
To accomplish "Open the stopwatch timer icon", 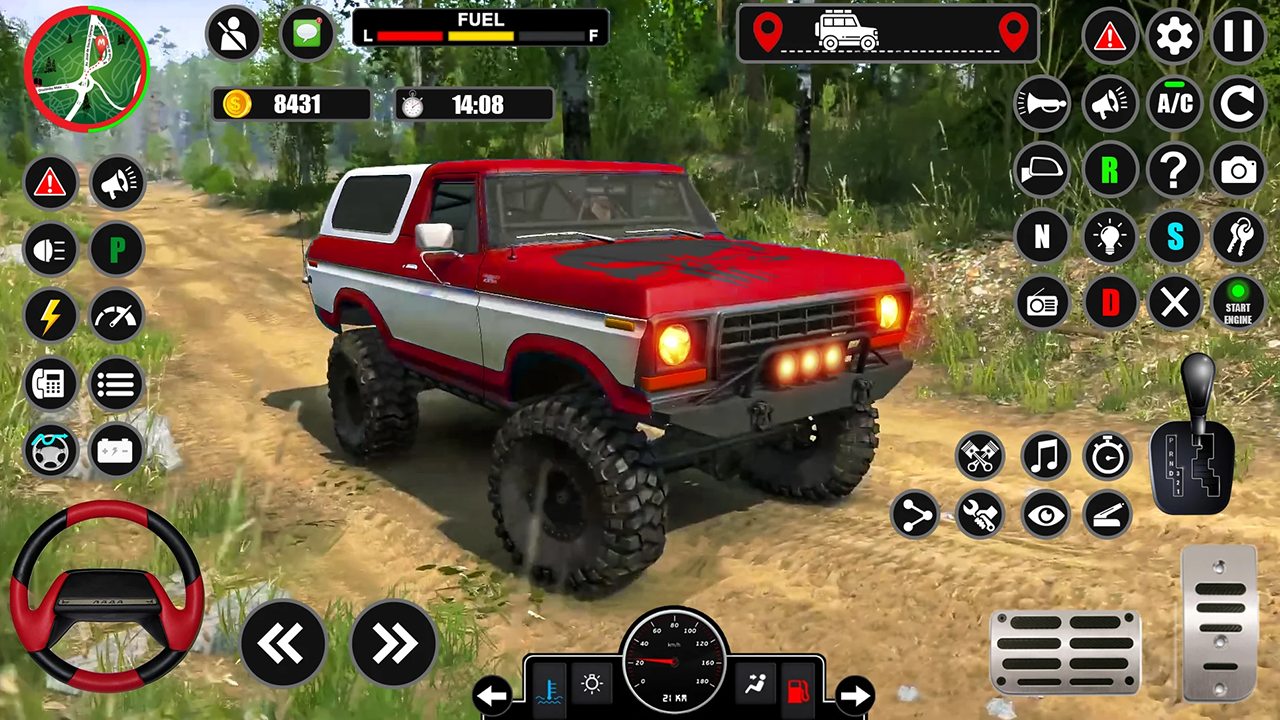I will [x=1108, y=456].
